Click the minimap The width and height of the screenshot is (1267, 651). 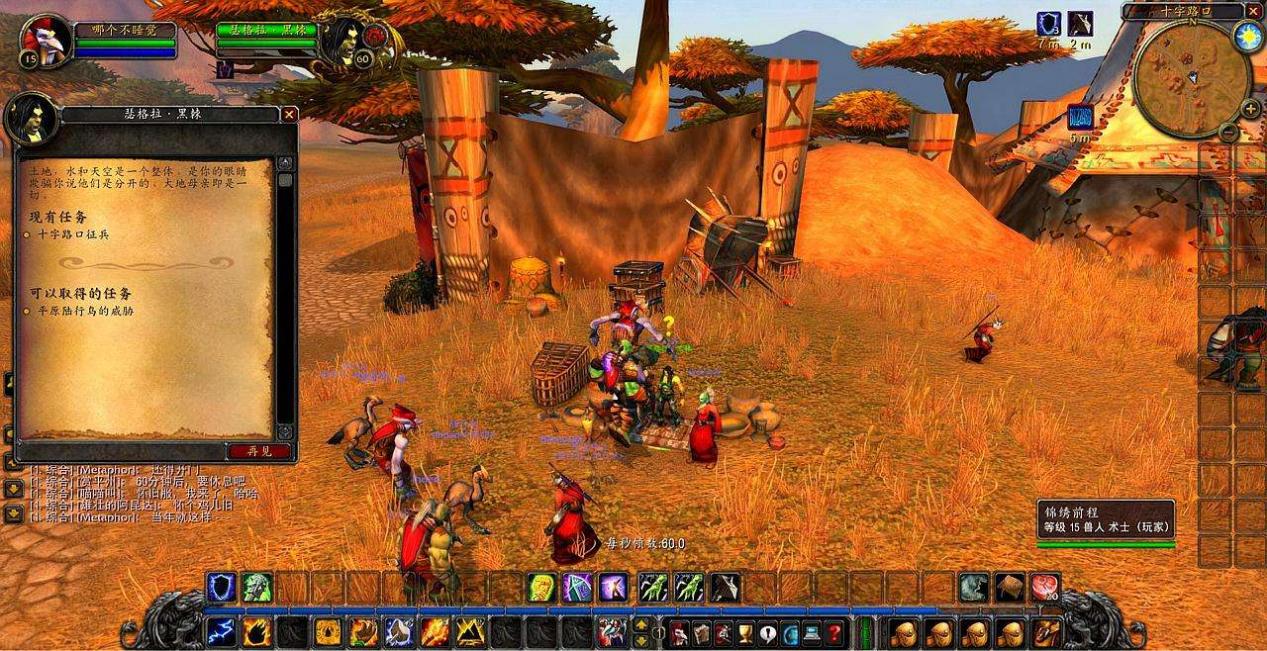coord(1192,78)
